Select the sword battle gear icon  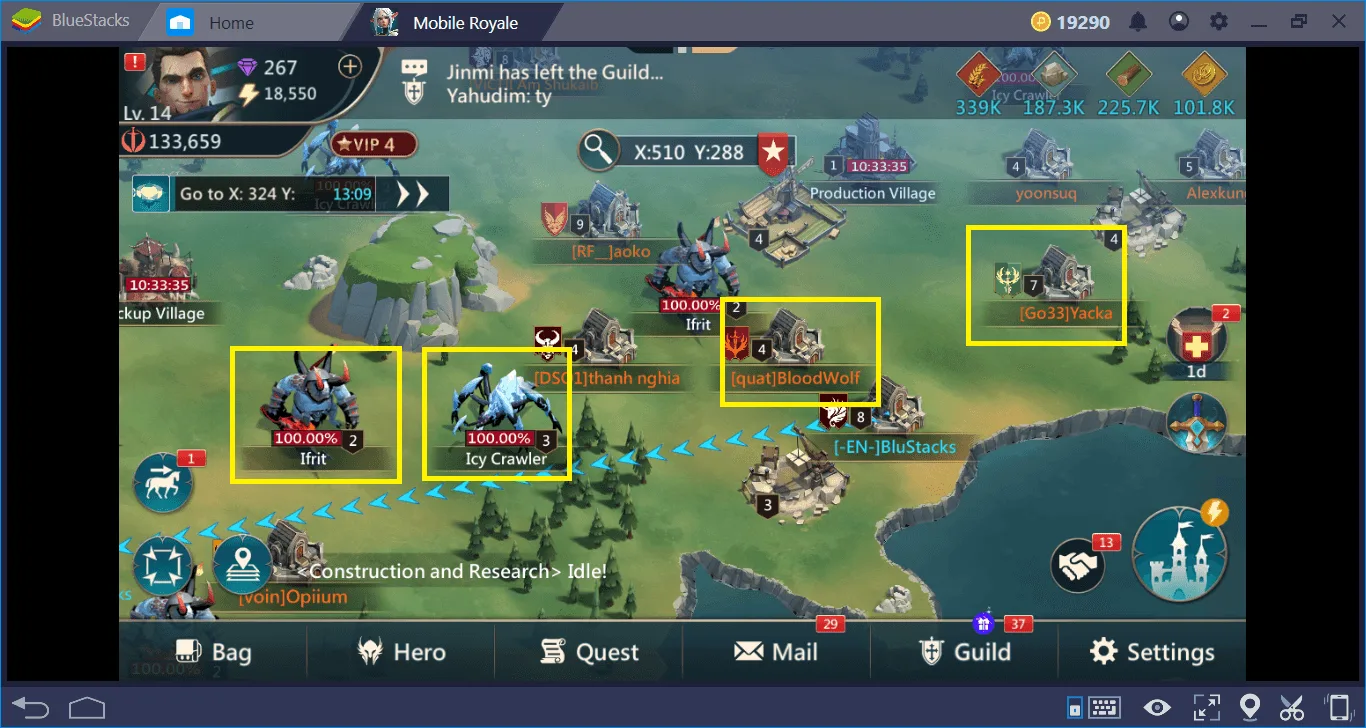coord(1196,425)
